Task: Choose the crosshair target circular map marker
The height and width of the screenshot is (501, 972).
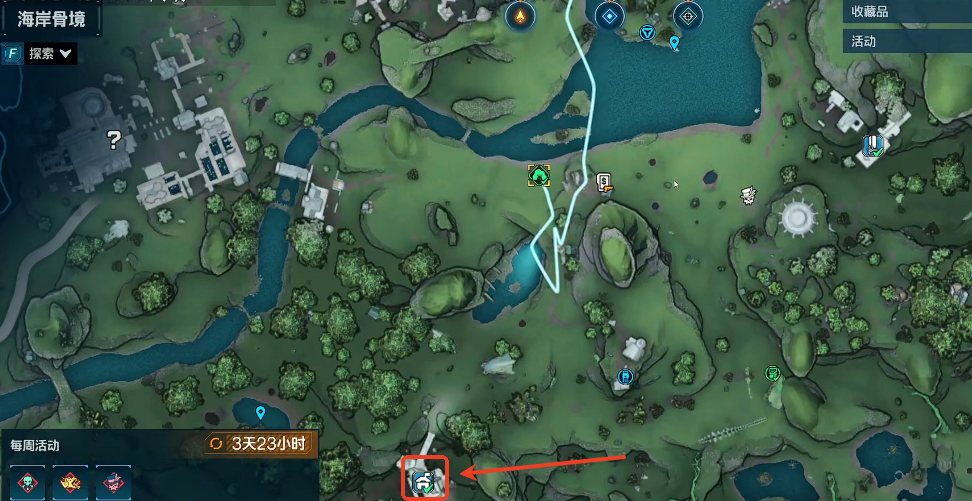Action: pyautogui.click(x=688, y=15)
